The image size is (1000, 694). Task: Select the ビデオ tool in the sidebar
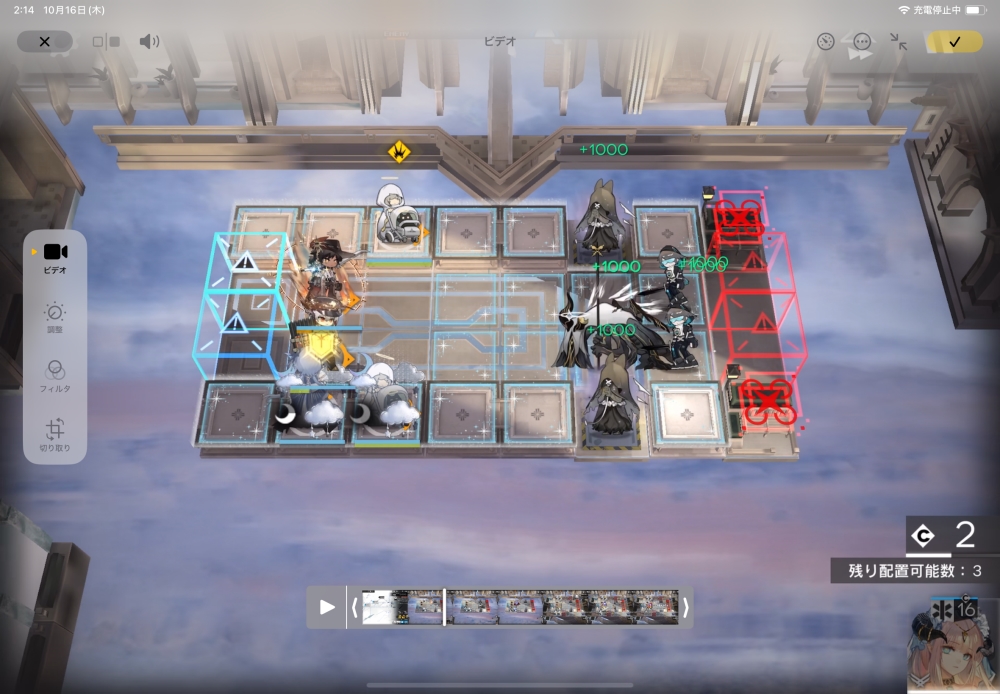(55, 257)
